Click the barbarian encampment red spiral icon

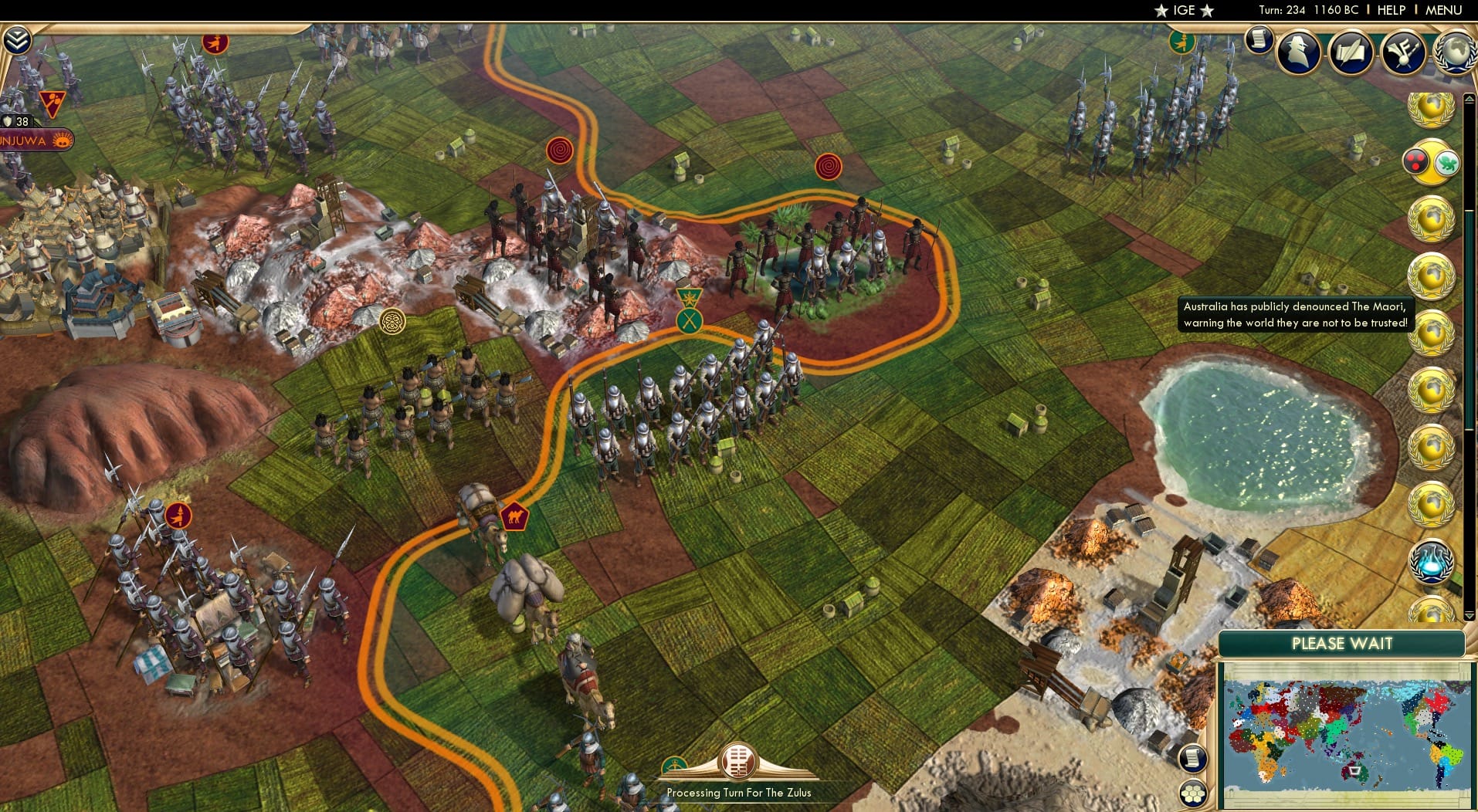click(x=559, y=151)
